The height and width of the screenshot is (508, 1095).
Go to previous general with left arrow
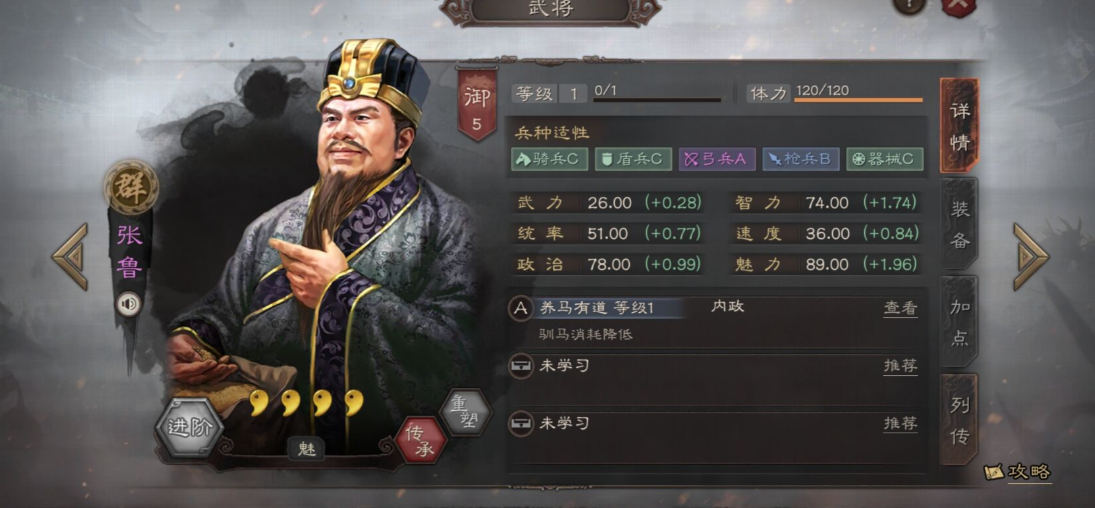(x=70, y=256)
